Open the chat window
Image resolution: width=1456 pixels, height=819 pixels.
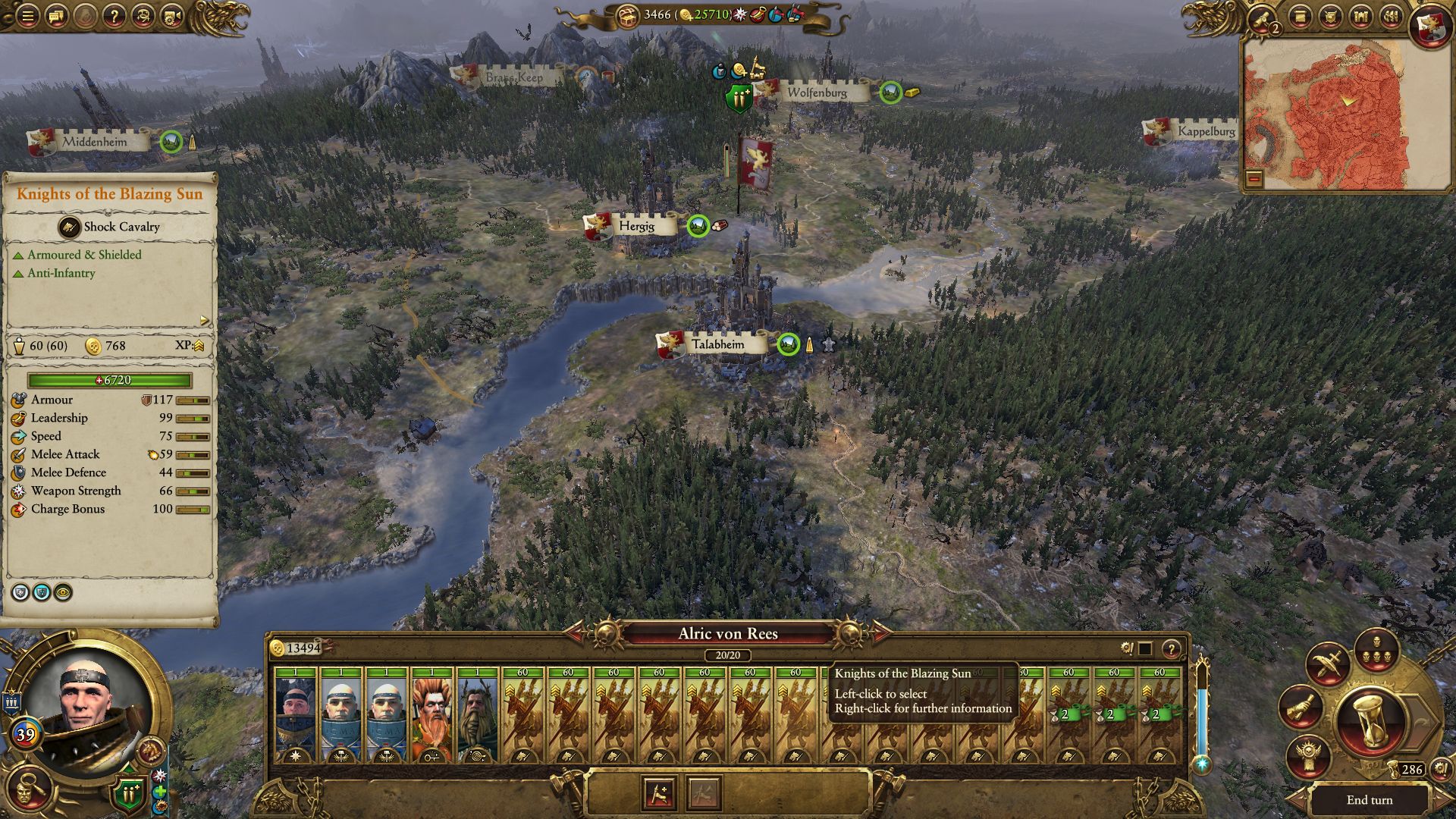pyautogui.click(x=56, y=16)
